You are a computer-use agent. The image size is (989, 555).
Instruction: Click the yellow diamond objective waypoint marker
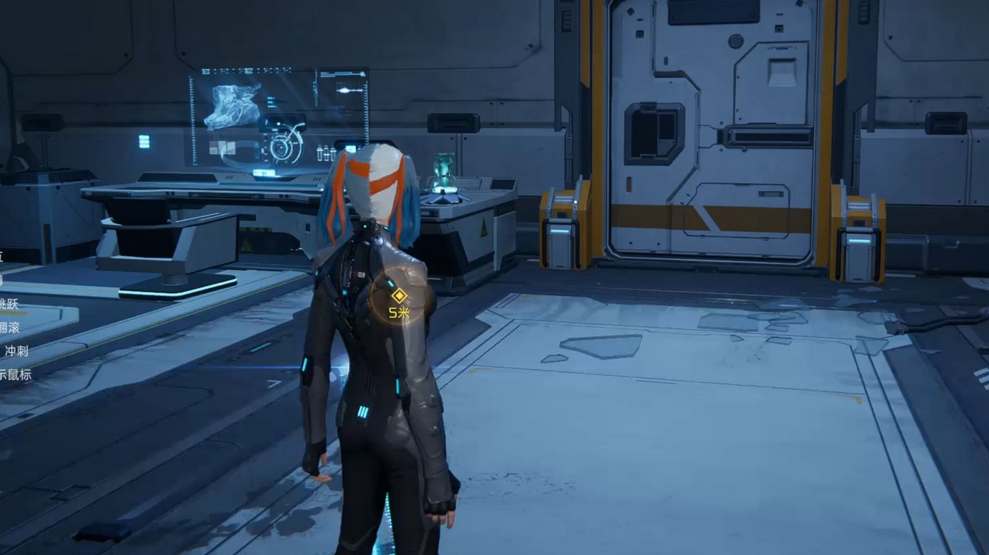click(399, 295)
